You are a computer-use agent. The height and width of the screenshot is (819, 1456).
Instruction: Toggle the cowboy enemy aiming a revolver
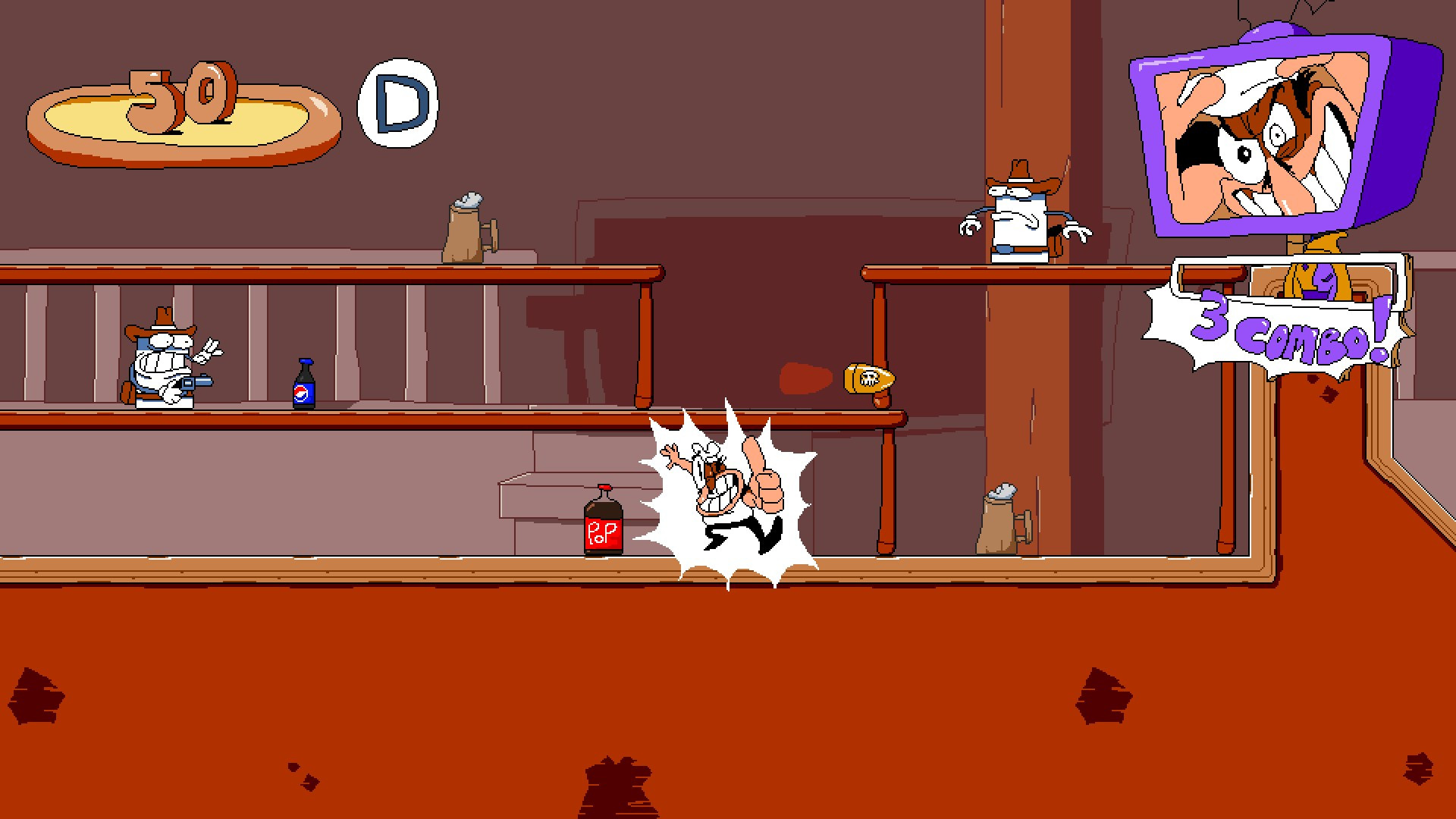163,364
